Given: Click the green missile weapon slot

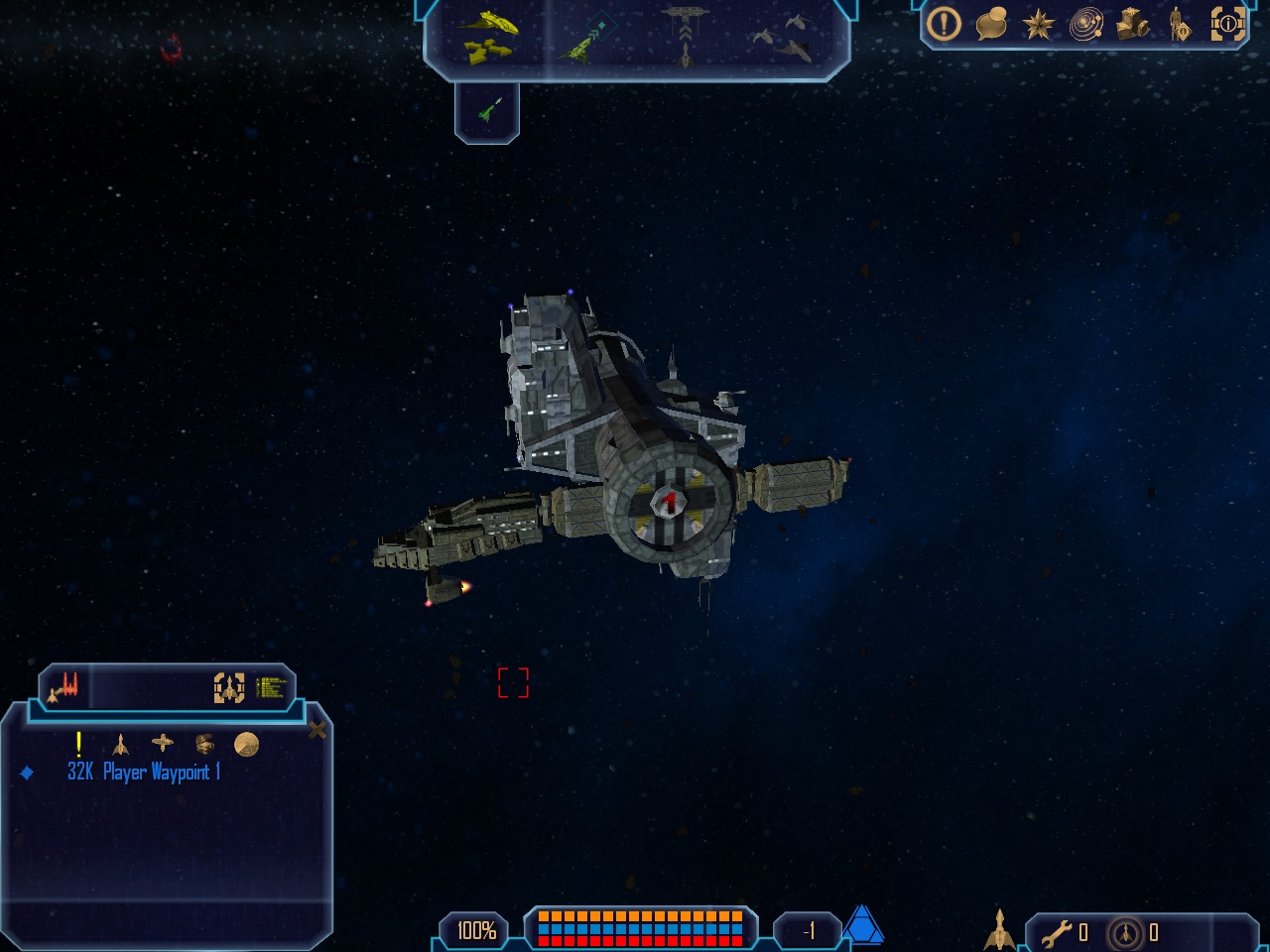Looking at the screenshot, I should 488,109.
